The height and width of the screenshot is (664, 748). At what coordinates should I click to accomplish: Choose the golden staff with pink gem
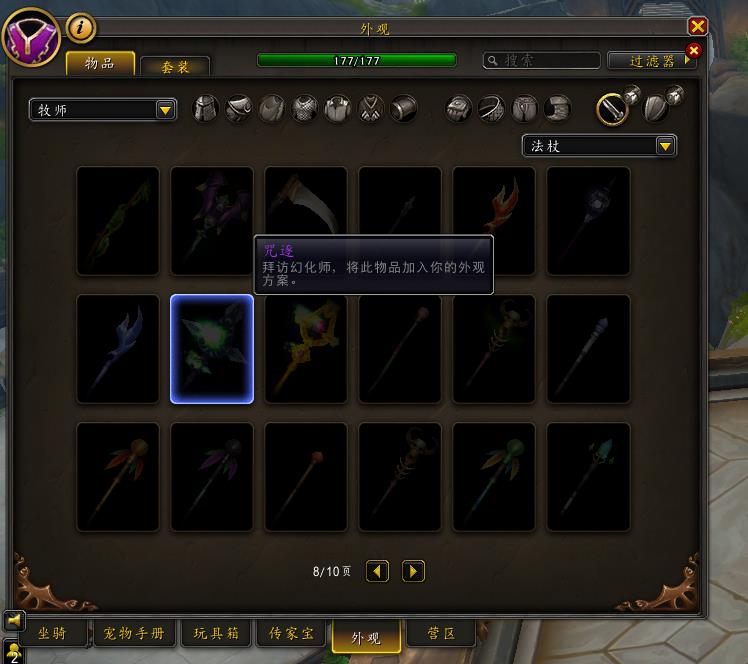pos(306,349)
